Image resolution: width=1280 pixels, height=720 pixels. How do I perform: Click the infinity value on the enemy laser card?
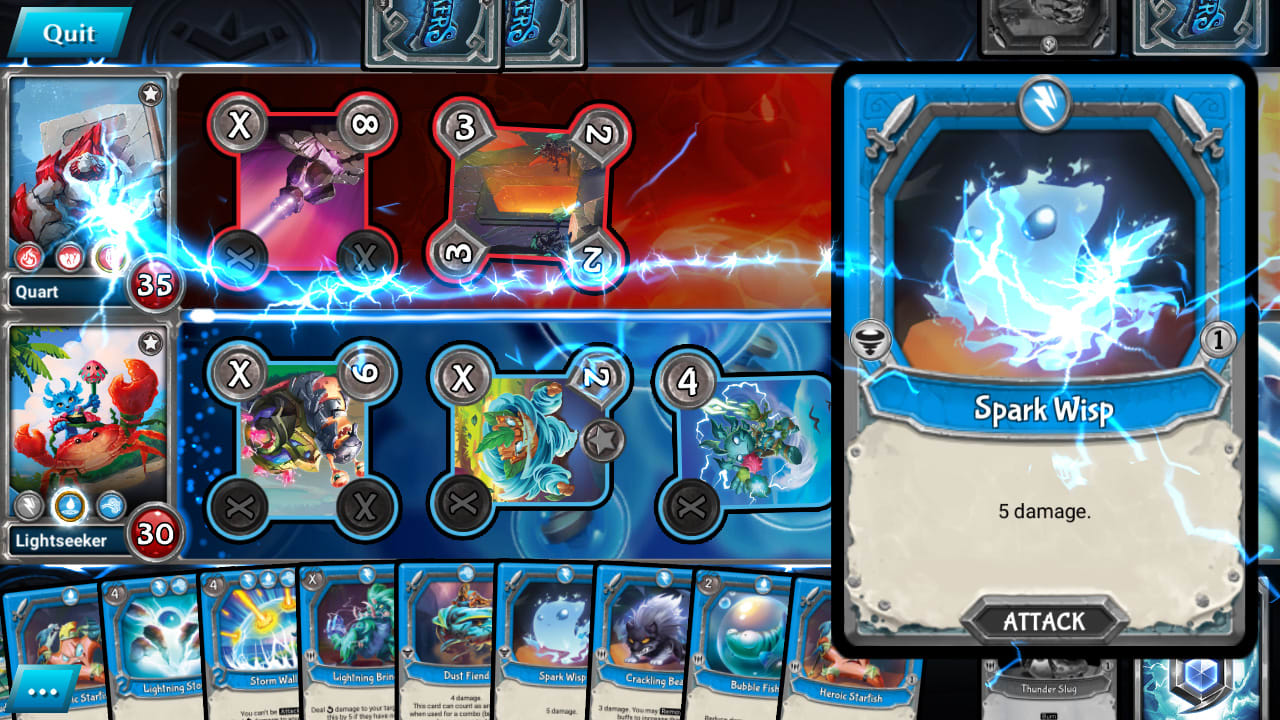[364, 124]
